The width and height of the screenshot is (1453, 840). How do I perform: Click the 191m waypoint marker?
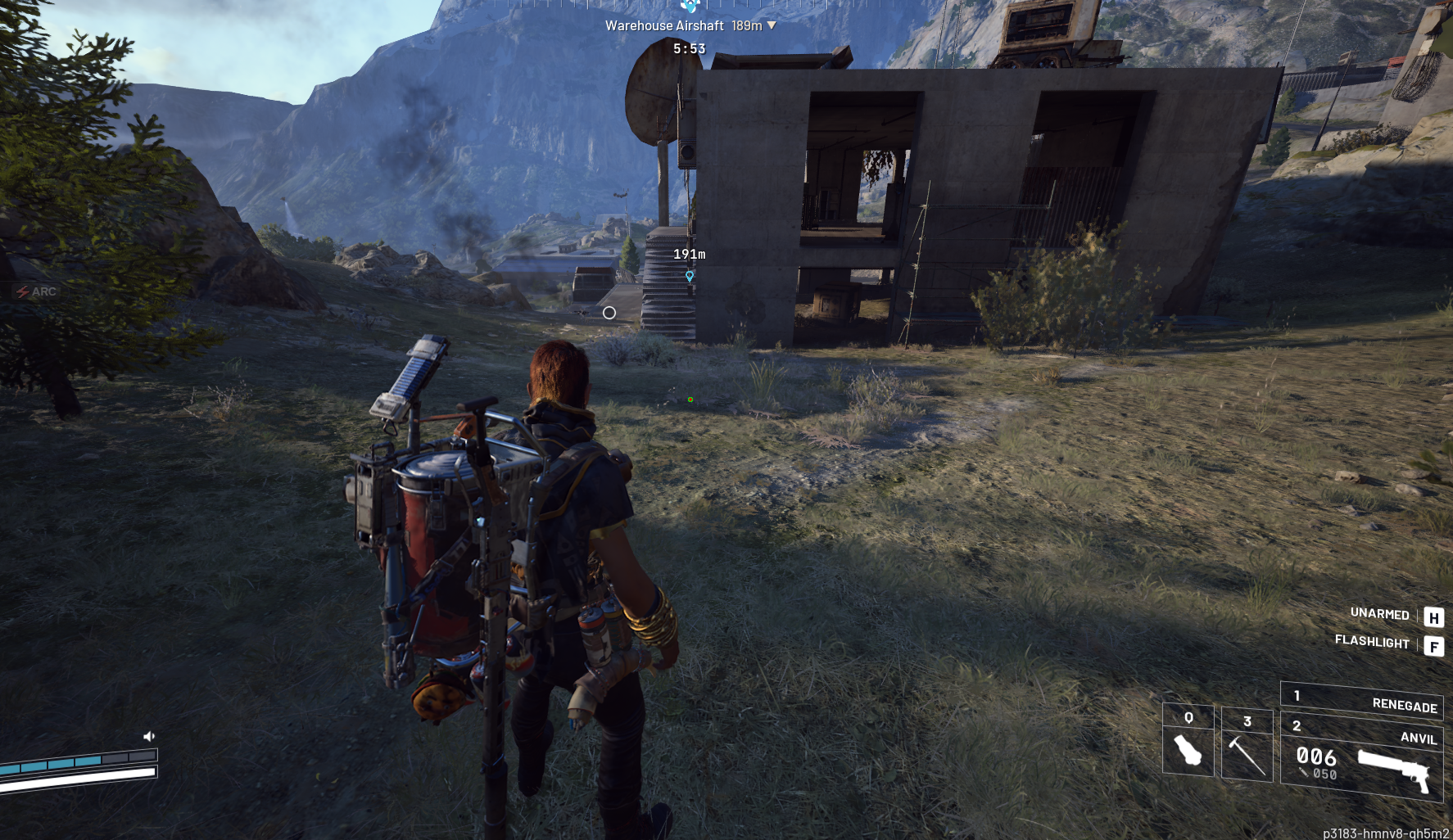pos(690,276)
